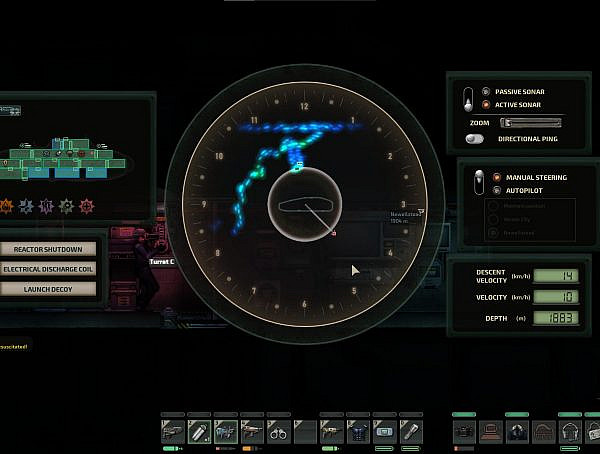Activate the Electrical Discharge Coil
This screenshot has height=454, width=600.
49,269
